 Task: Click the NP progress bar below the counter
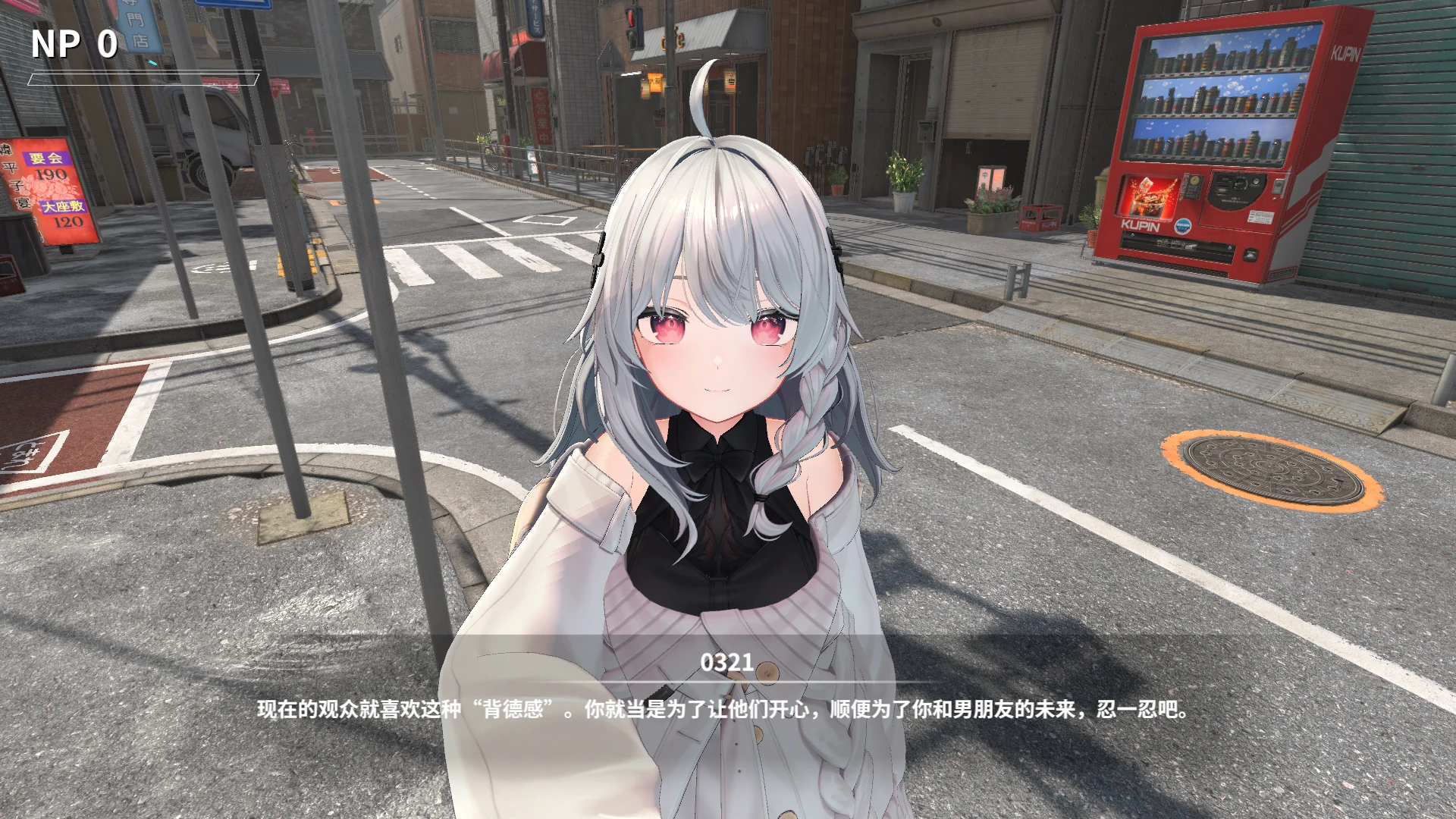(144, 78)
